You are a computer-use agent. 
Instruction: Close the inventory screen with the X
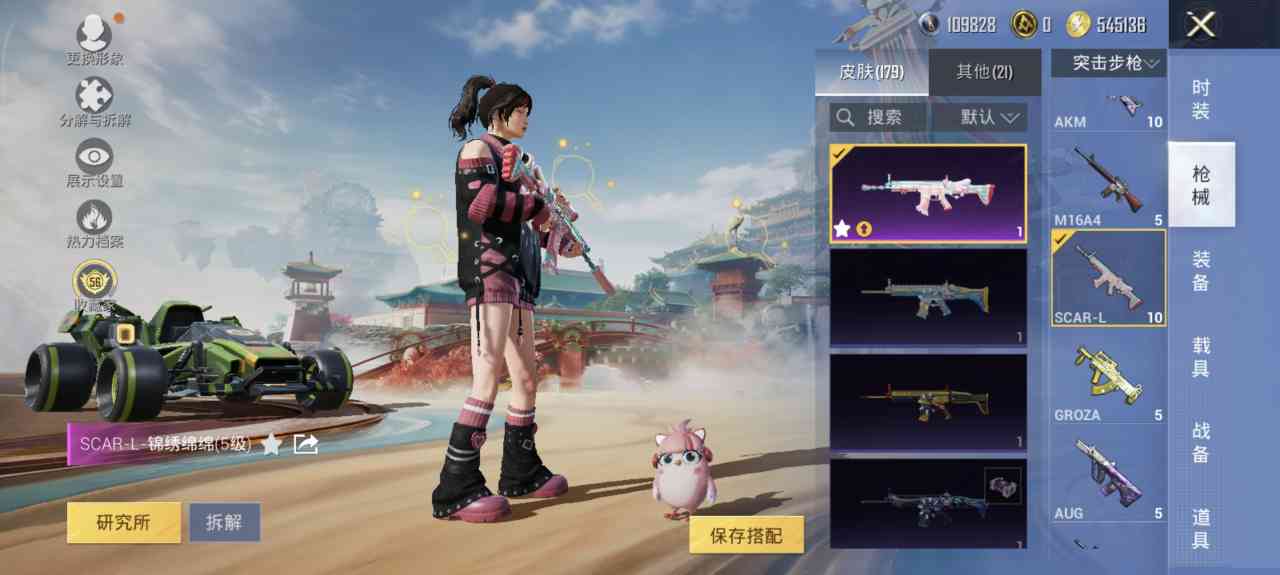(x=1200, y=25)
